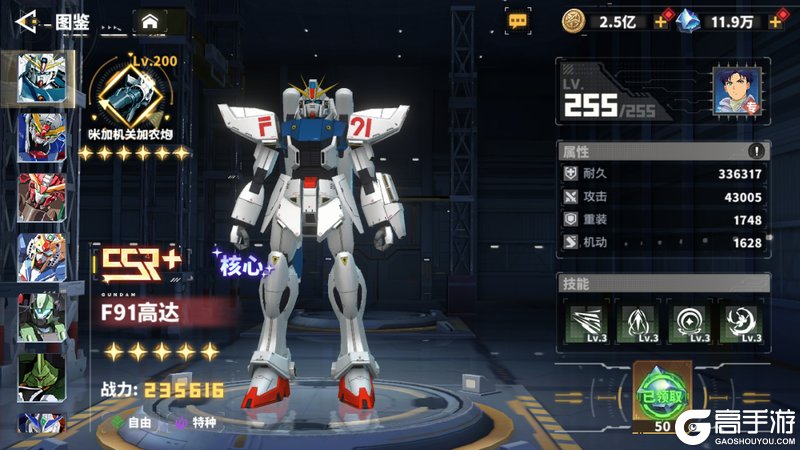800x450 pixels.
Task: Go back from the 图鉴 screen
Action: (27, 19)
